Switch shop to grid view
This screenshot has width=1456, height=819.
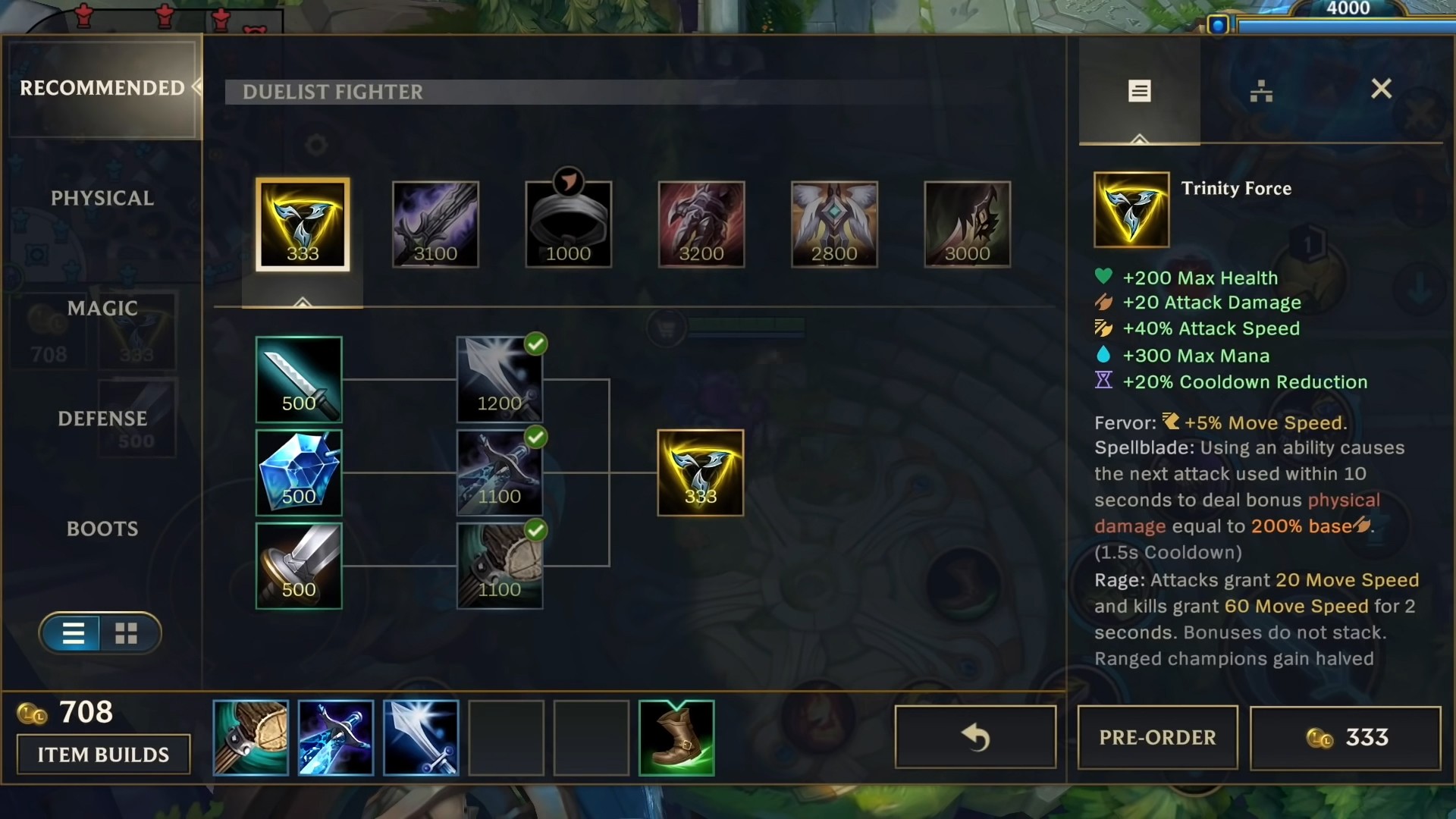pyautogui.click(x=126, y=633)
